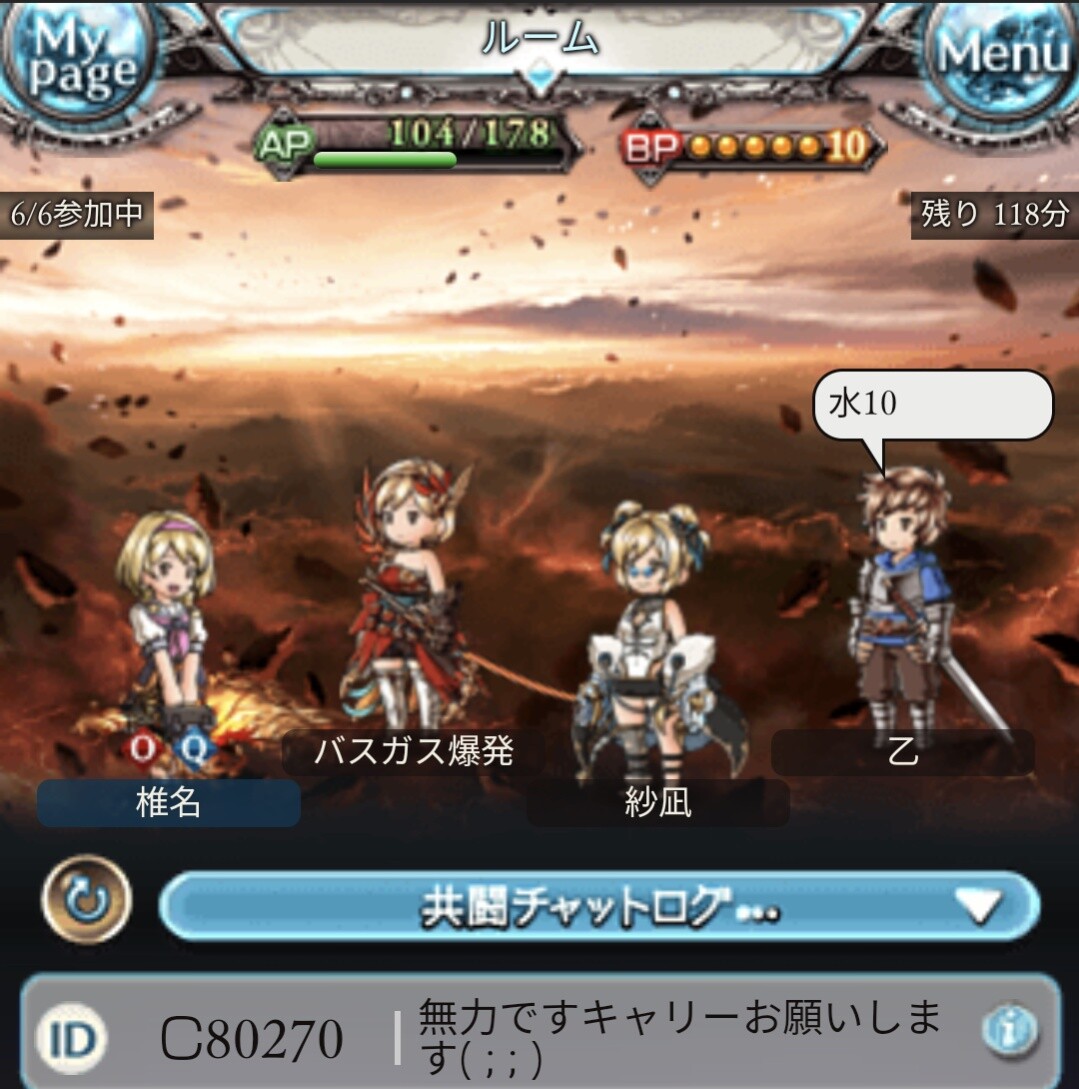Viewport: 1079px width, 1089px height.
Task: Click the round refresh button
Action: click(87, 900)
